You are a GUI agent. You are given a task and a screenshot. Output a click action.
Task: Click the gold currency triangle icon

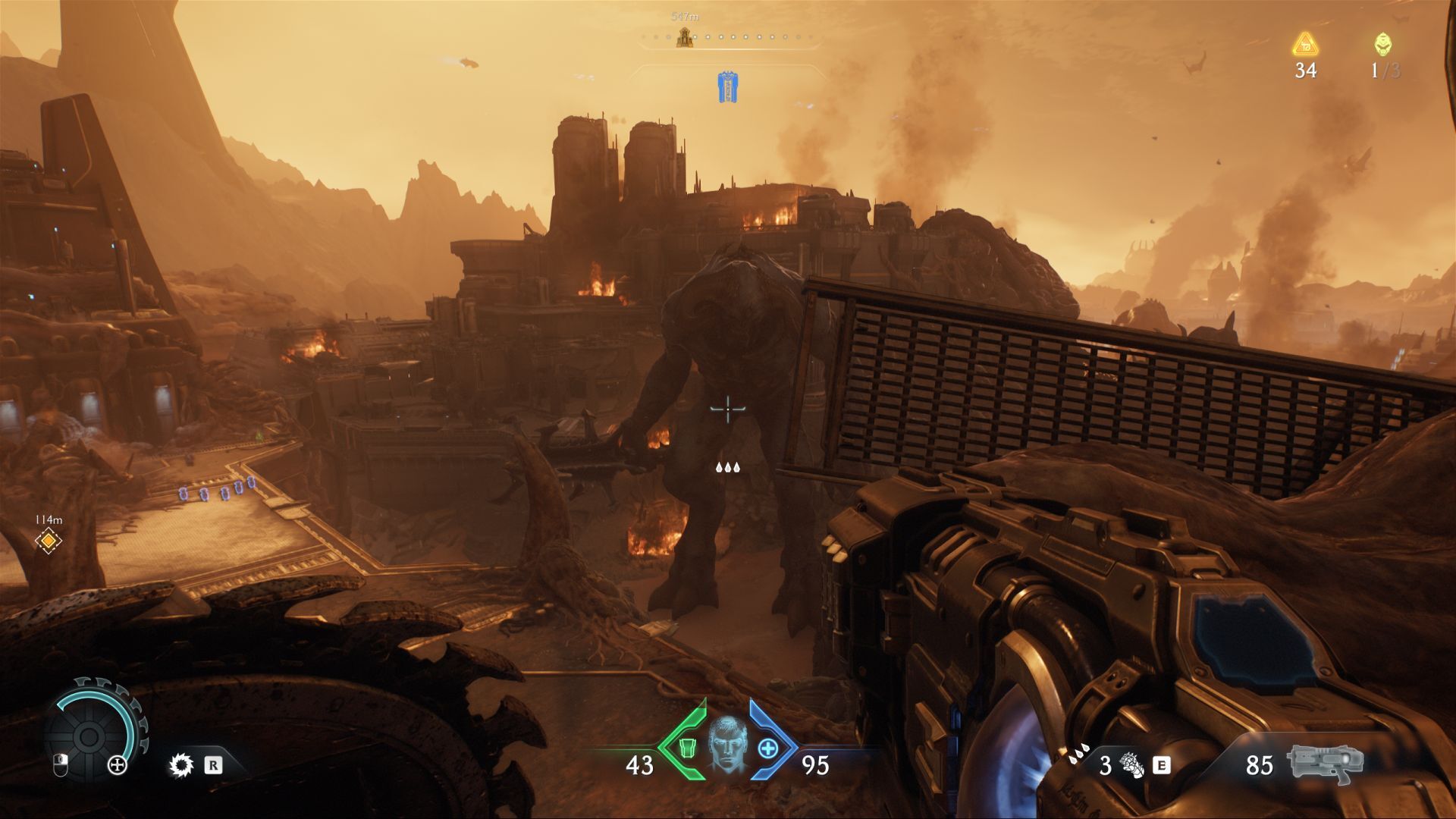click(x=1305, y=45)
